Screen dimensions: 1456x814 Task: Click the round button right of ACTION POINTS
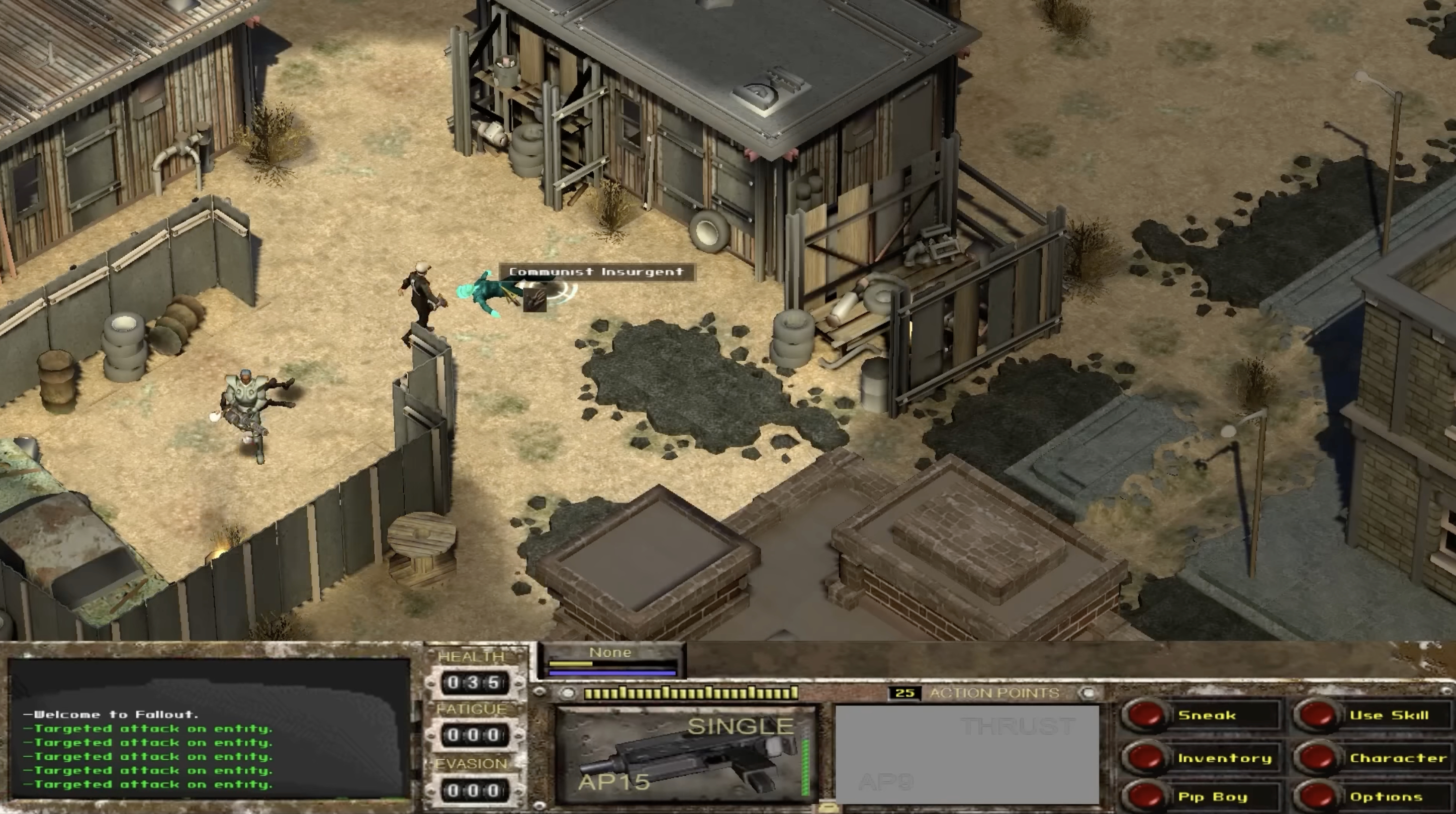(1088, 693)
